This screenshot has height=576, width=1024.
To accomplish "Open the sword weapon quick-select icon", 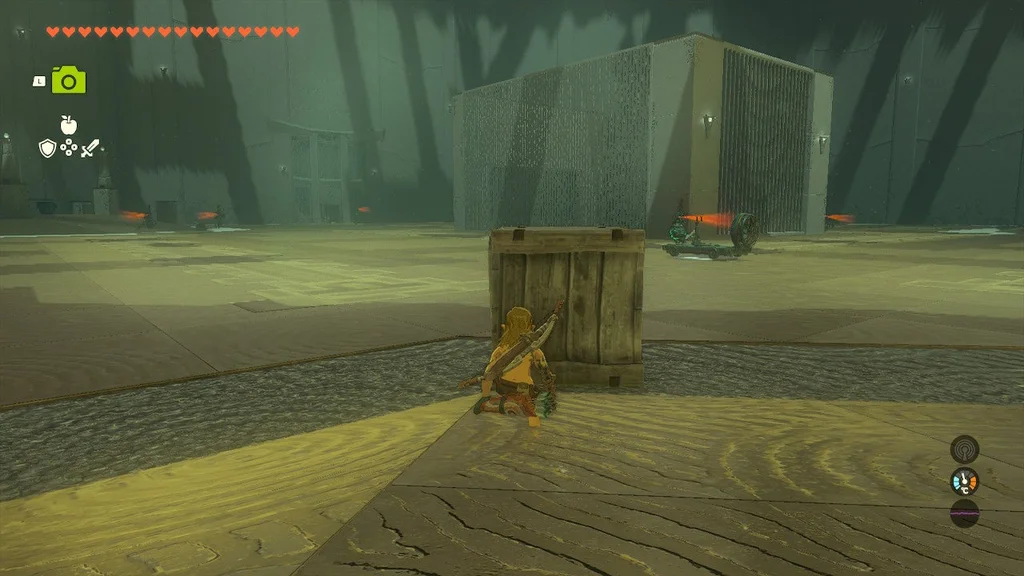I will point(91,148).
